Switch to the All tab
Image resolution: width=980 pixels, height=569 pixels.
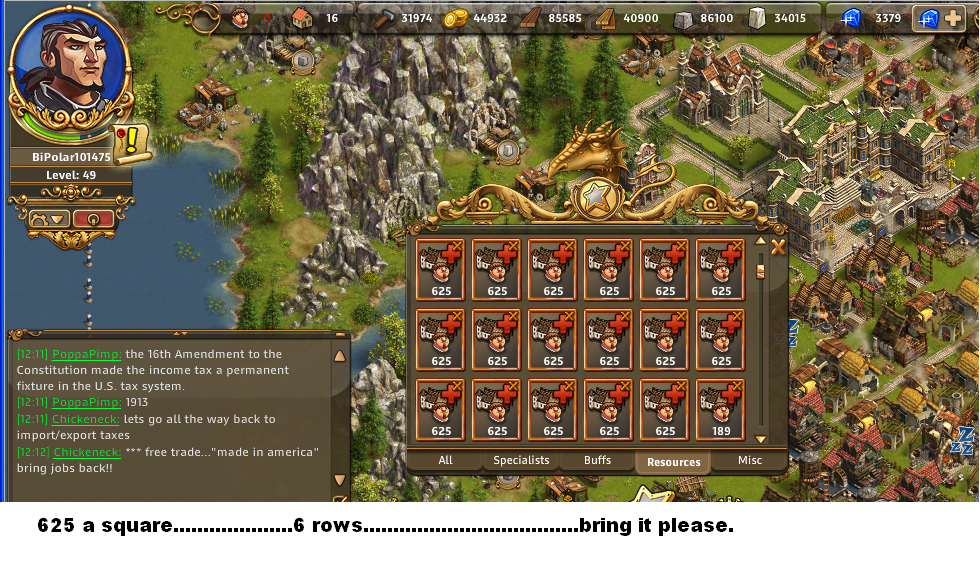(445, 461)
